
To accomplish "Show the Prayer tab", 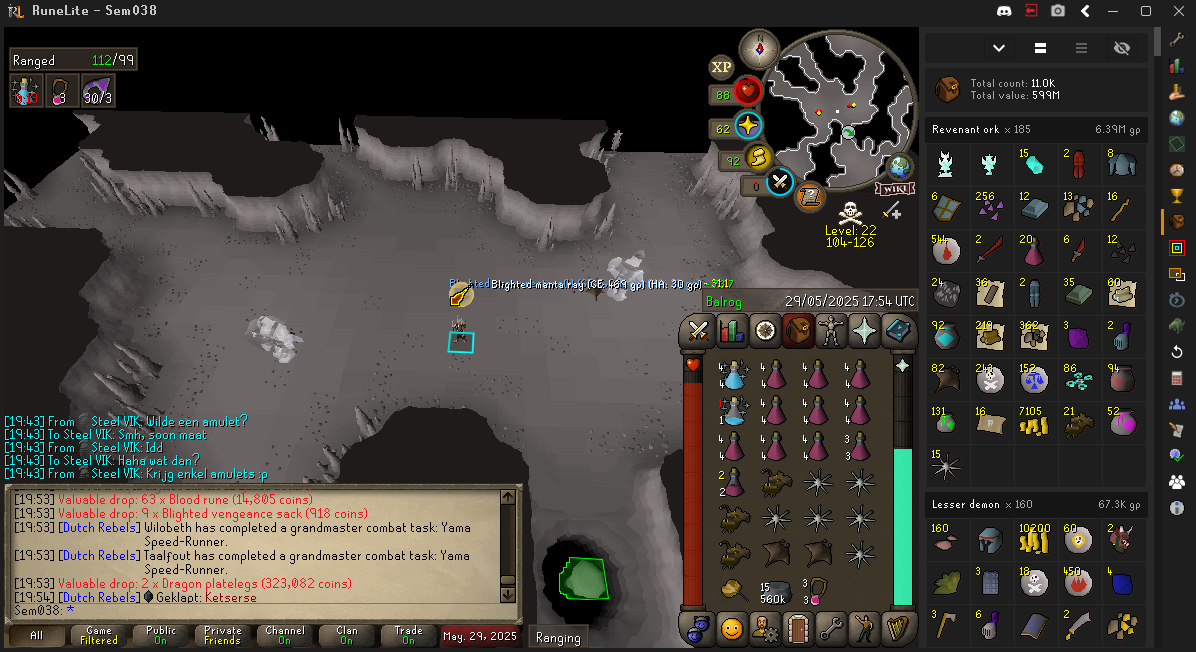I will coord(864,330).
